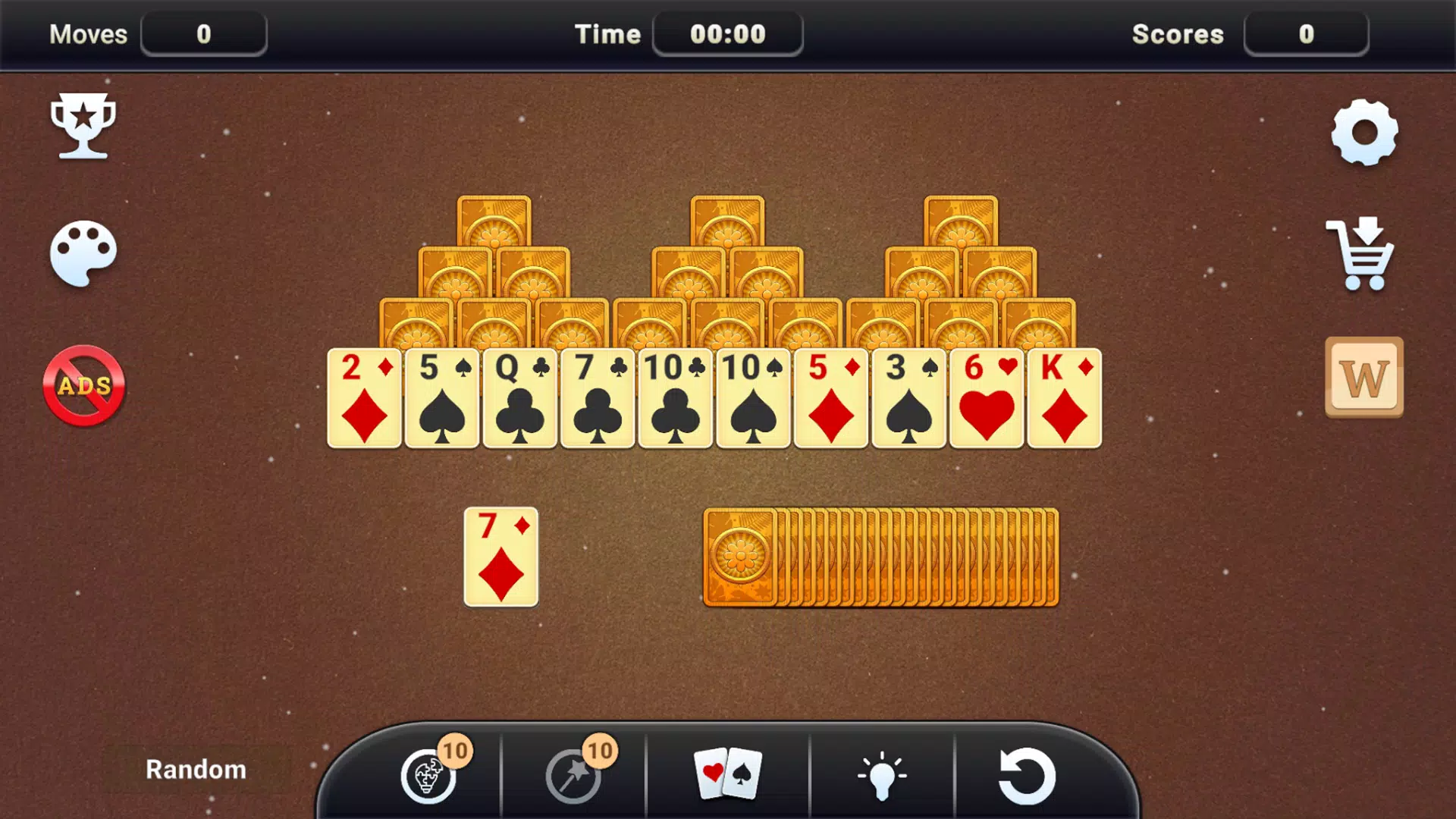Screen dimensions: 1456x819
Task: Click the Random deal label
Action: (196, 769)
